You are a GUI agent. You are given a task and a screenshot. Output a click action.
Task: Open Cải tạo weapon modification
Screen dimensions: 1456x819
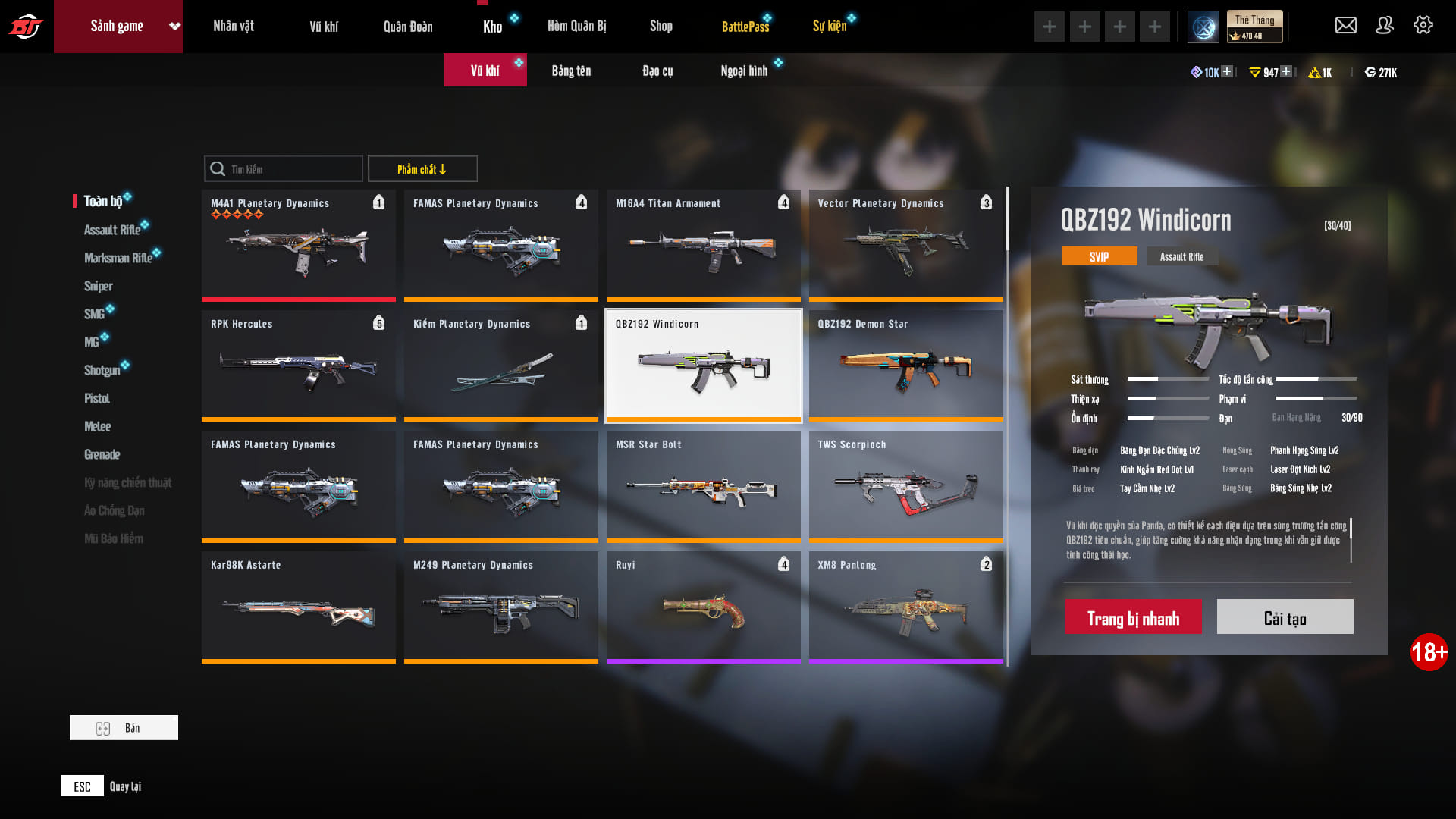(x=1285, y=617)
